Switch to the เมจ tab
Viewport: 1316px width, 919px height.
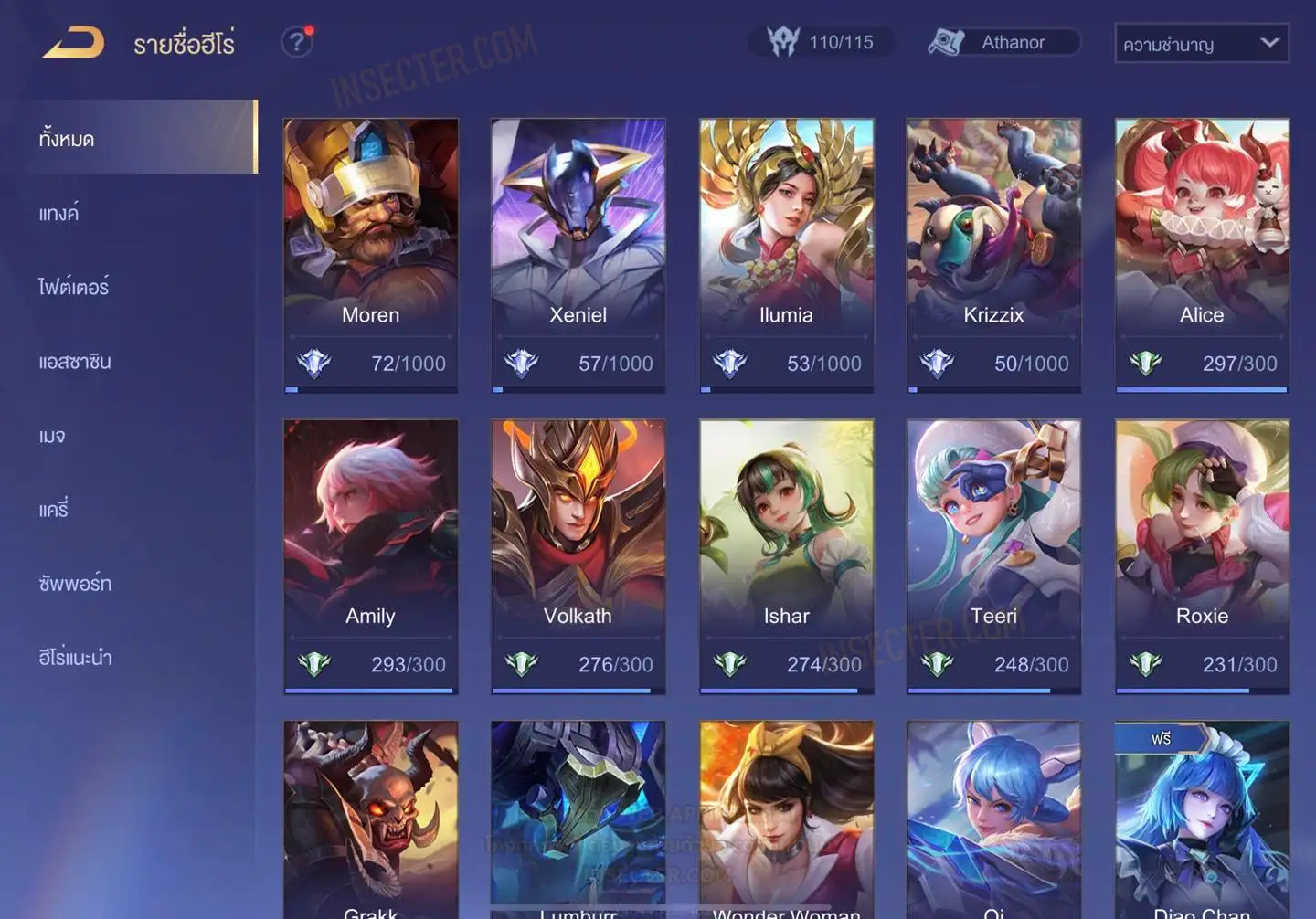[x=53, y=436]
